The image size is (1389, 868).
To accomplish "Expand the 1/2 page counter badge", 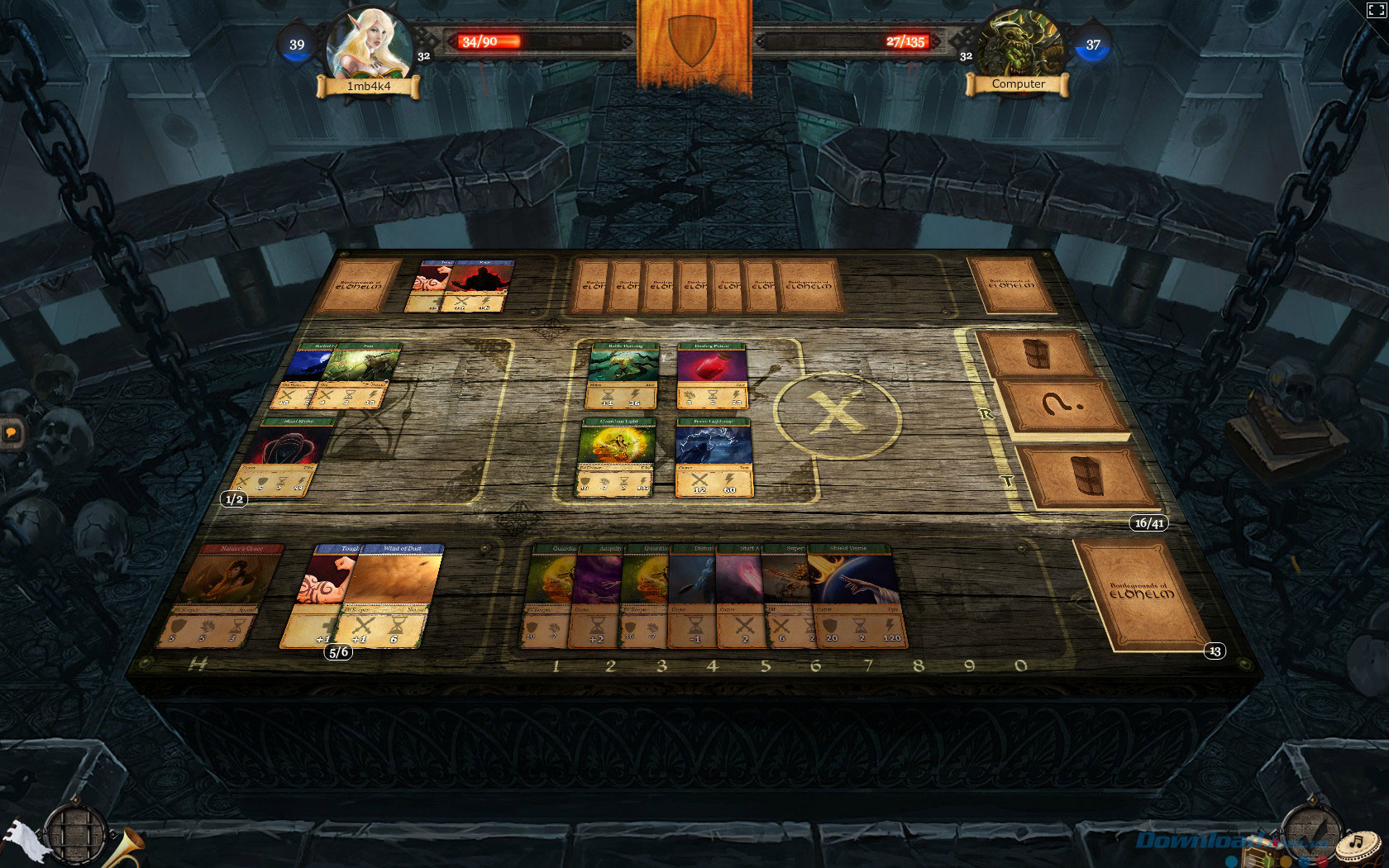I will tap(234, 499).
